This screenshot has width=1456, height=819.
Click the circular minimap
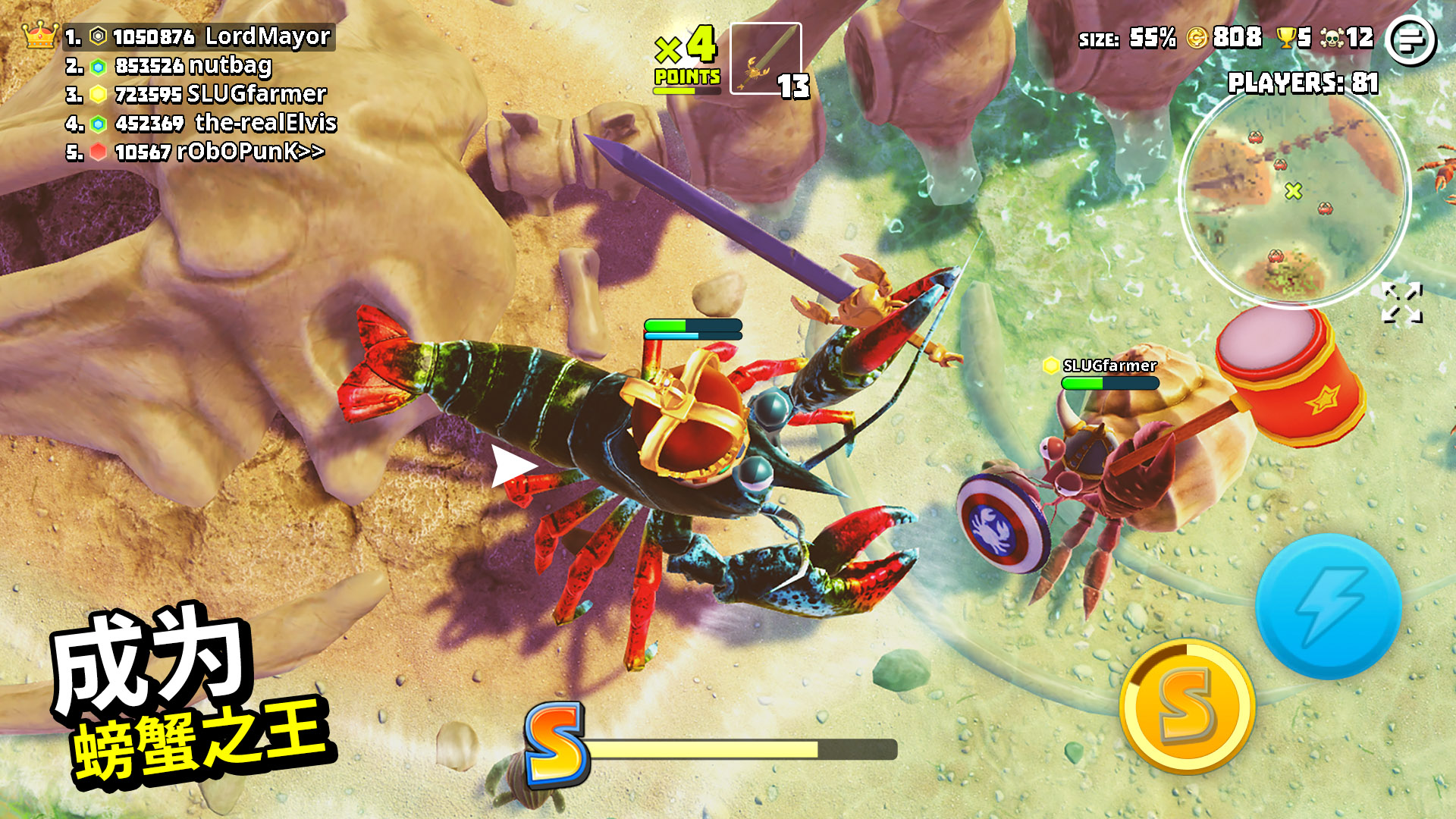[1294, 197]
